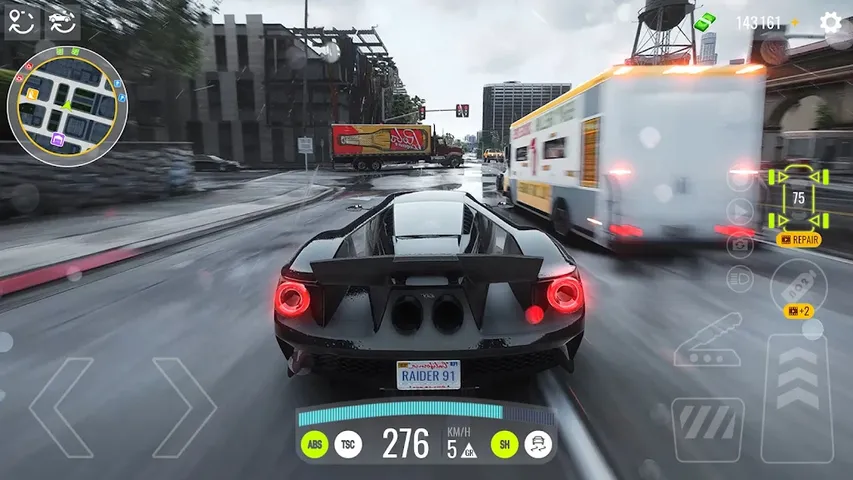
Task: Step on the chevron gas pedal
Action: click(797, 384)
